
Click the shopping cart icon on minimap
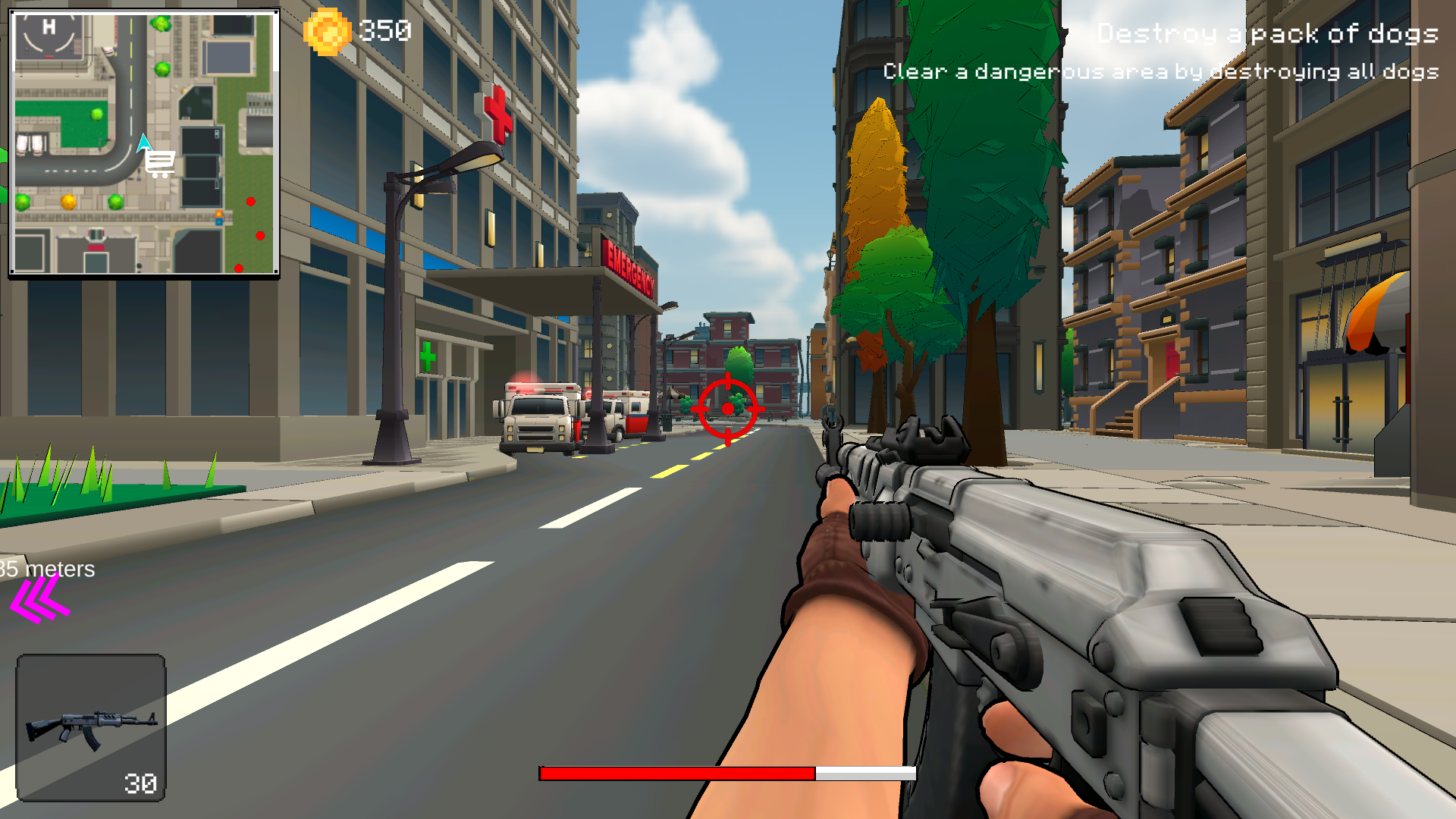click(x=159, y=163)
